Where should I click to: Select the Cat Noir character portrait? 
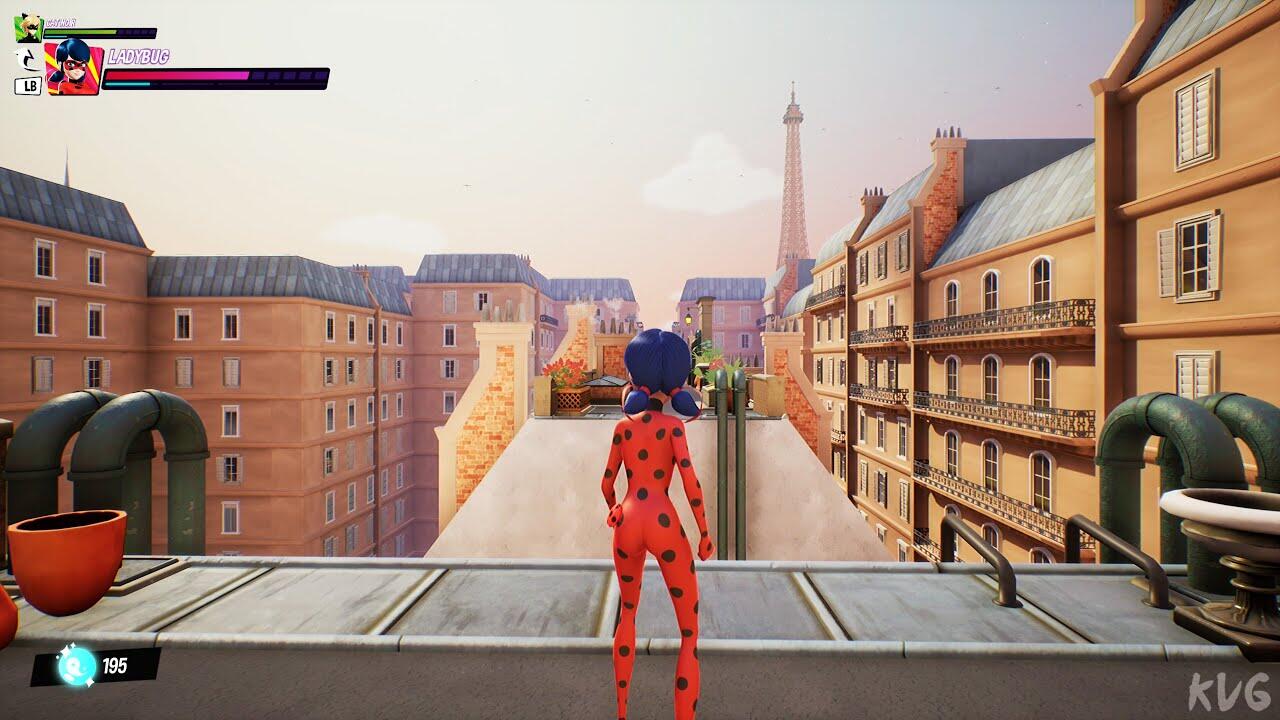coord(28,28)
